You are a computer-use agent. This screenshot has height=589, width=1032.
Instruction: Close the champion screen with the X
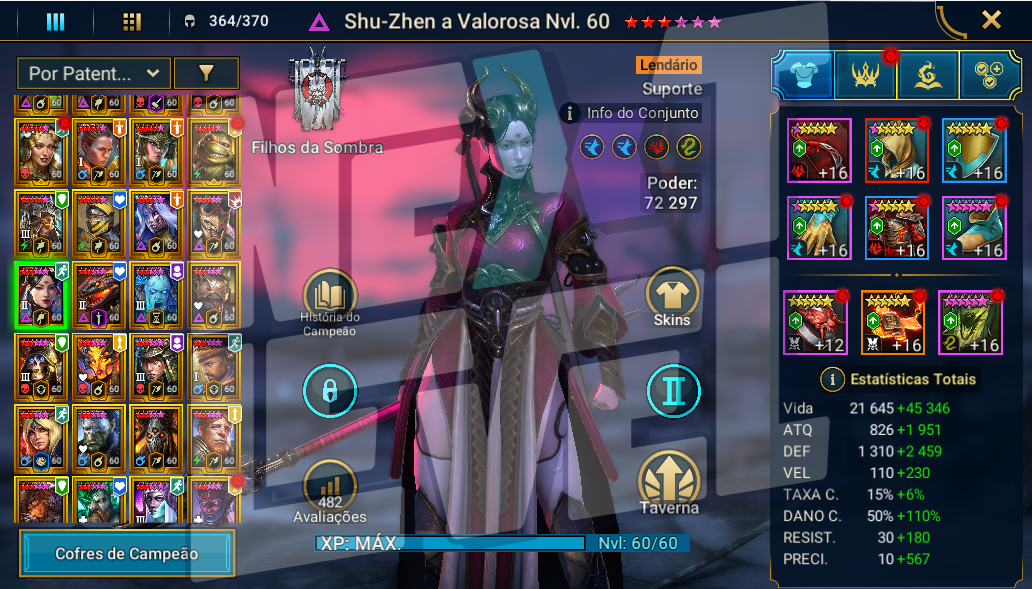click(991, 20)
